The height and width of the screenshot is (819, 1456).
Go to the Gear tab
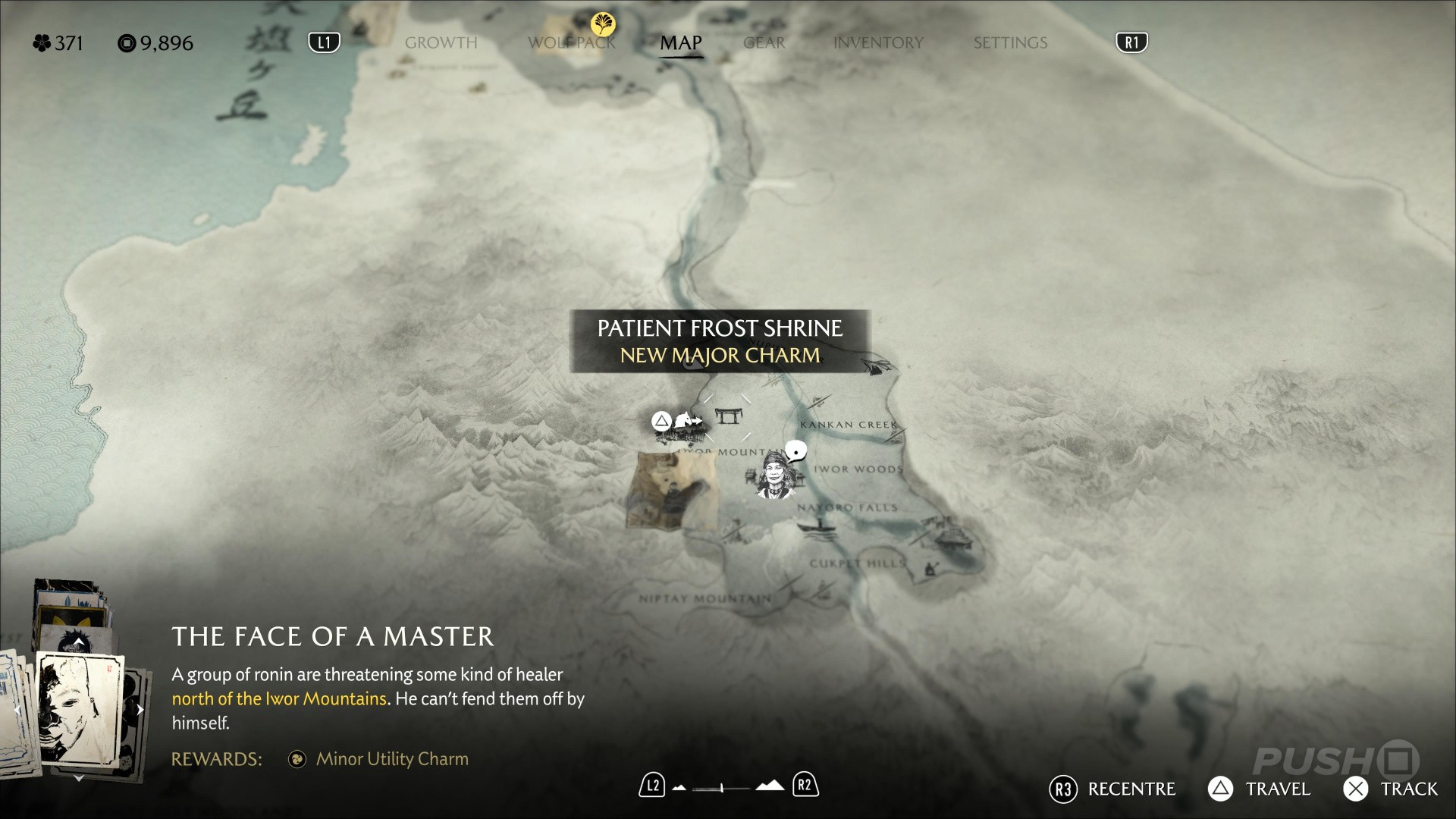[764, 43]
